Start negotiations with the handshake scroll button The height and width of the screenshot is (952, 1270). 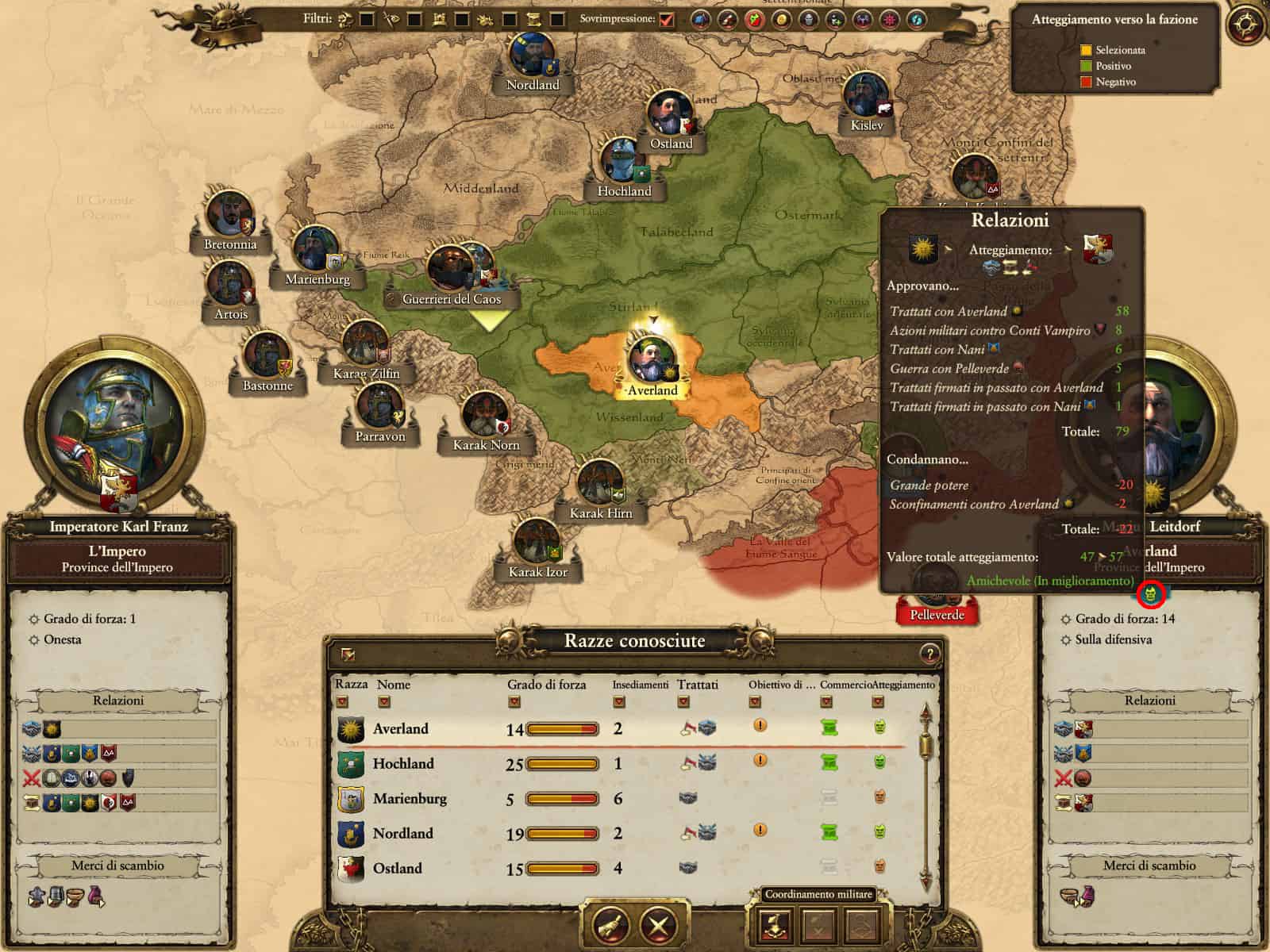point(610,924)
